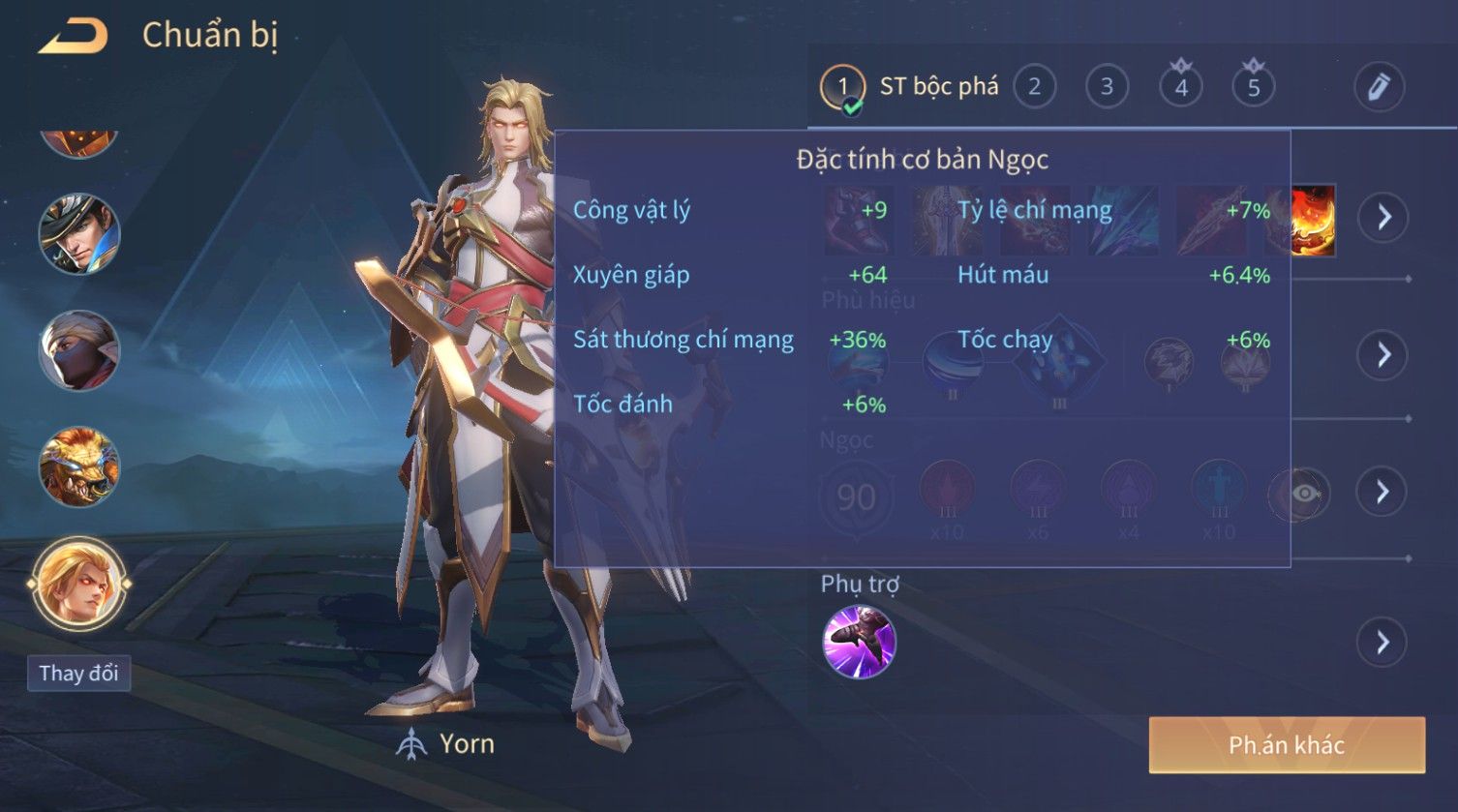This screenshot has height=812, width=1458.
Task: Open the Phụ trợ row arrow
Action: coord(1382,642)
